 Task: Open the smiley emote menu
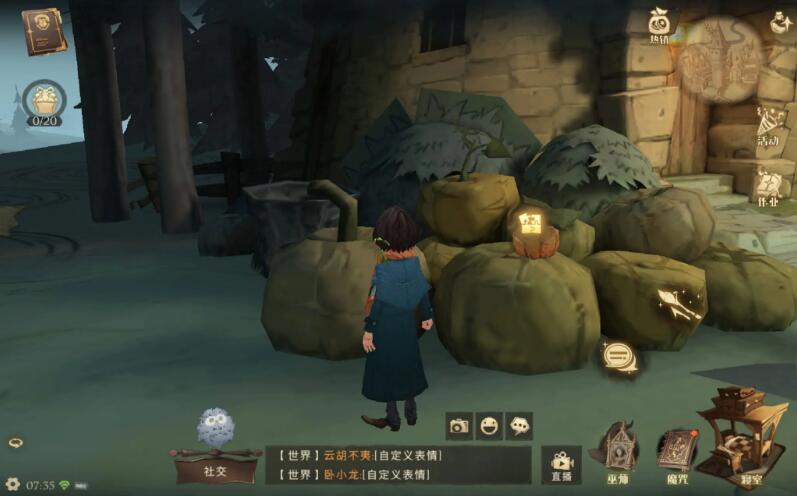point(489,426)
